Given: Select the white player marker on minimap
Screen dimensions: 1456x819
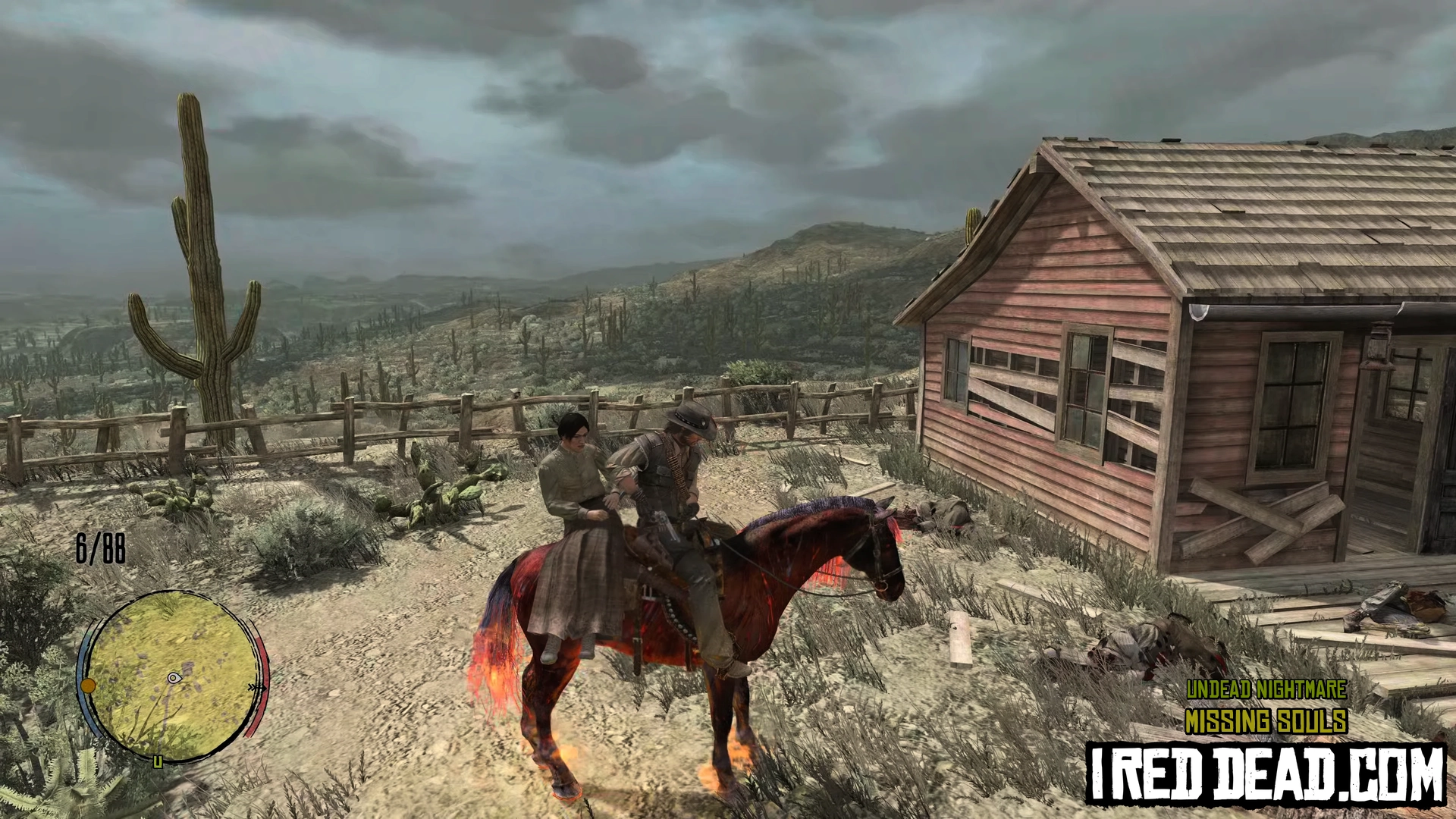Looking at the screenshot, I should 174,677.
